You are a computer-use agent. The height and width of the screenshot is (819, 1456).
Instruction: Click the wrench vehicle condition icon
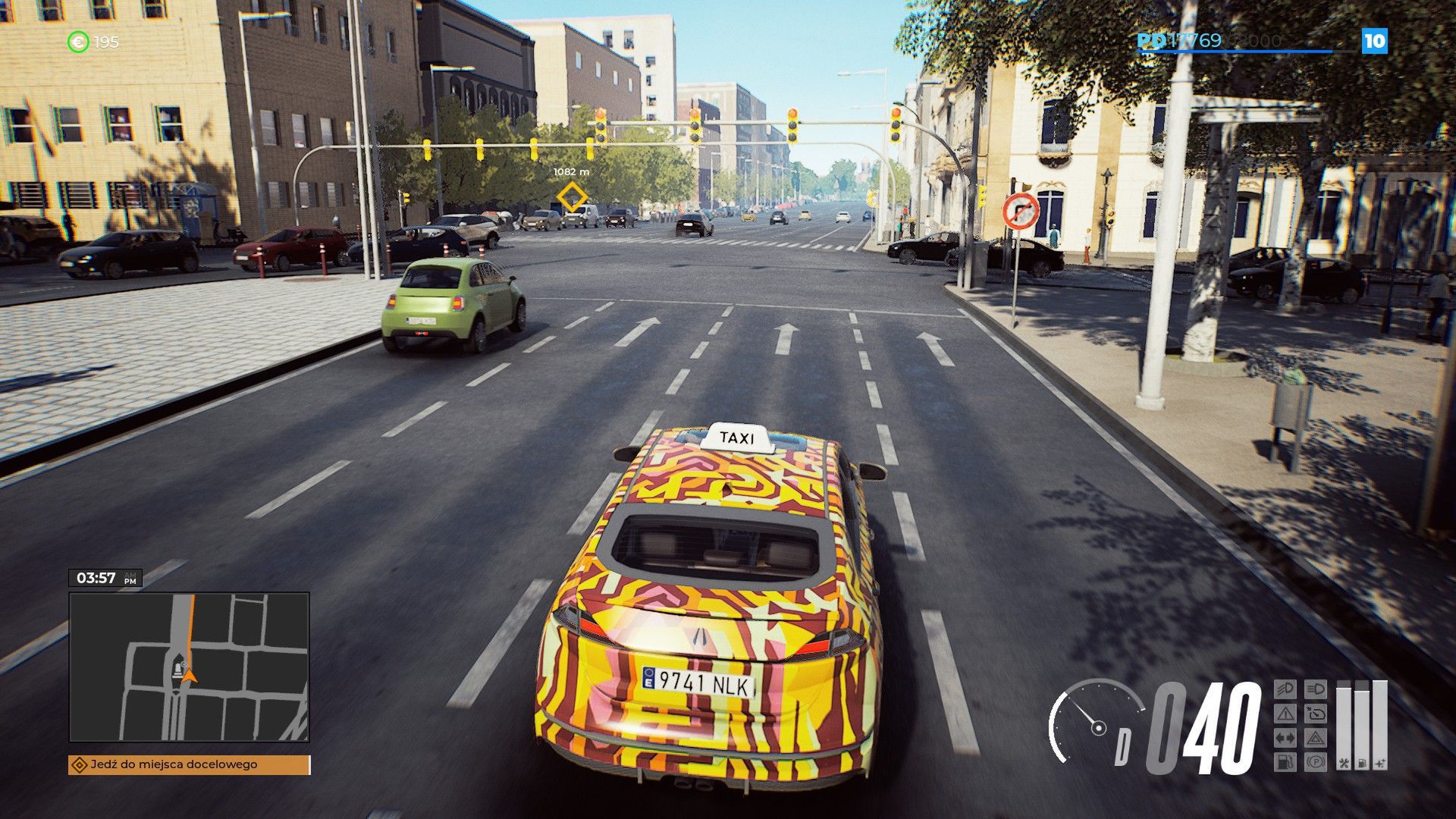[1345, 764]
